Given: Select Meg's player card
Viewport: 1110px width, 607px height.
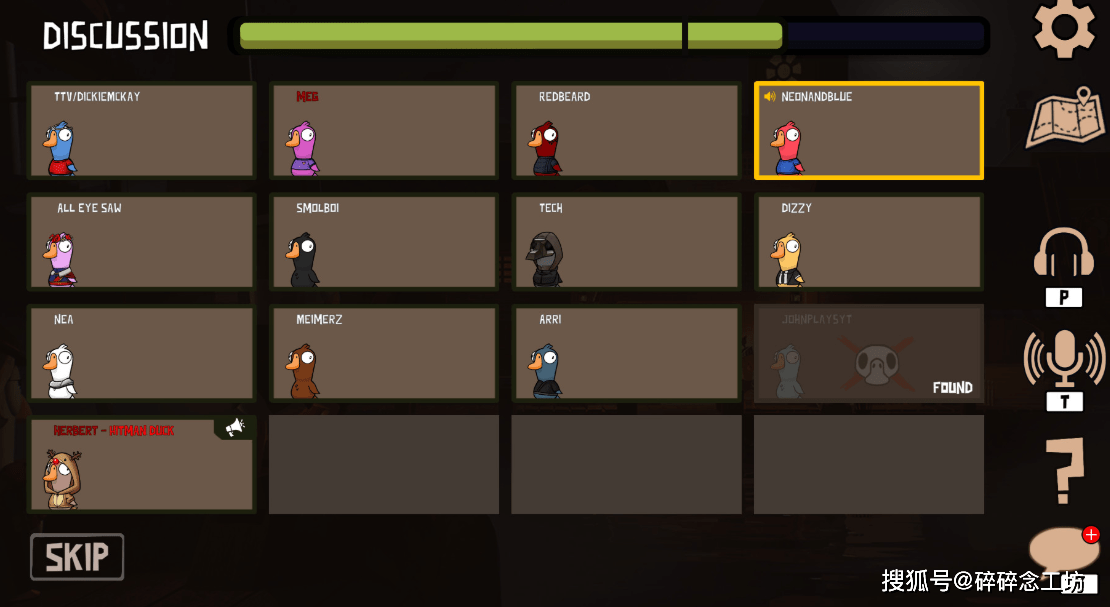Looking at the screenshot, I should [384, 131].
